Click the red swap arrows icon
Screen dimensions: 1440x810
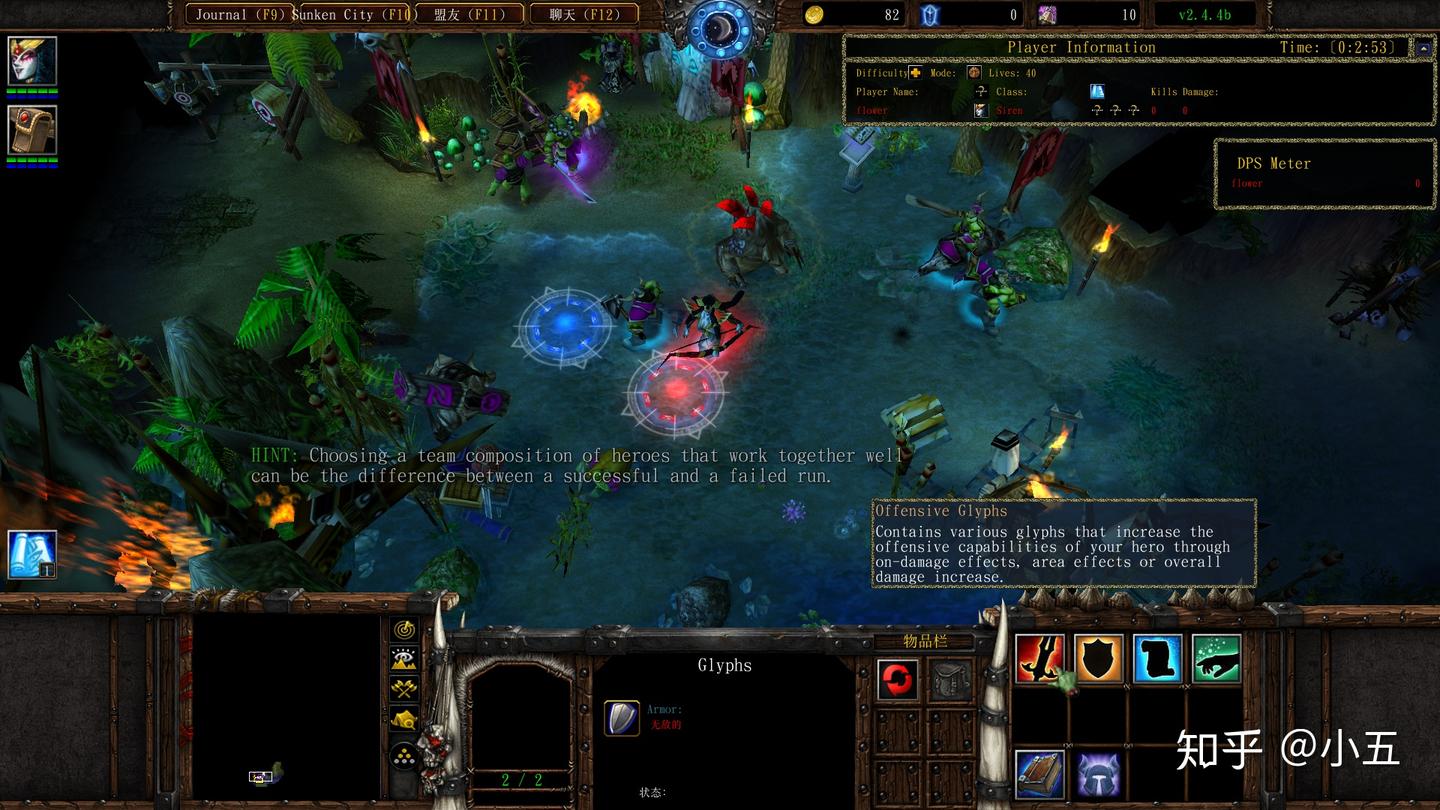coord(899,681)
